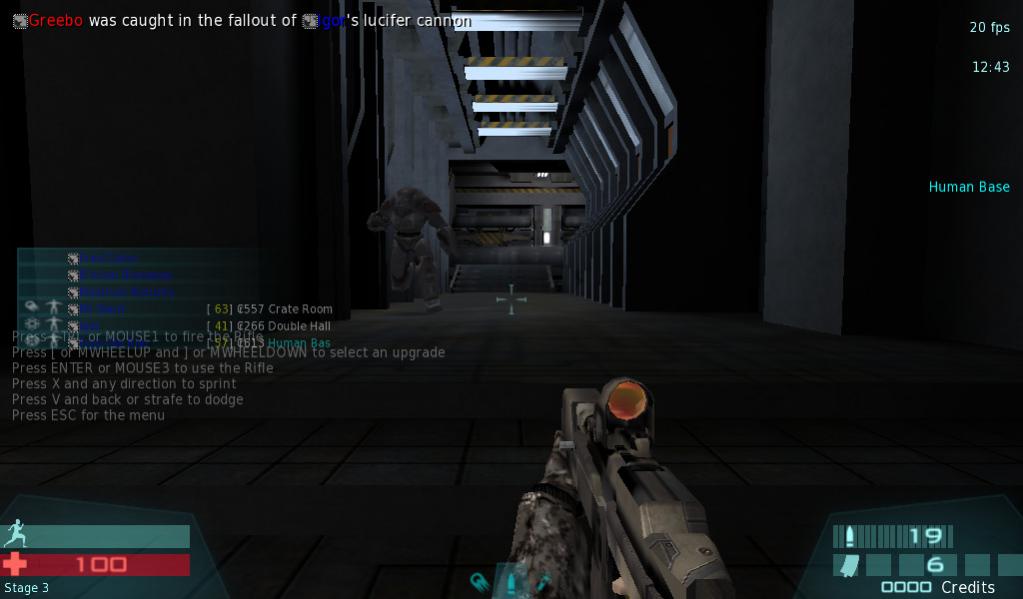The image size is (1023, 599).
Task: Select the highlighted rifle in the weapon bar
Action: tap(511, 582)
